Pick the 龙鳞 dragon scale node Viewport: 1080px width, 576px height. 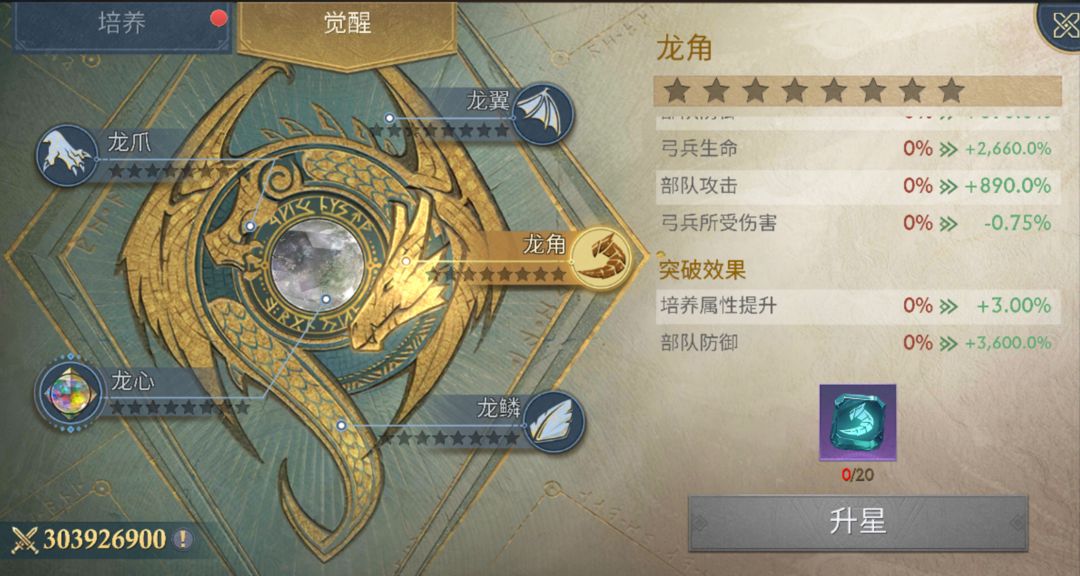pyautogui.click(x=553, y=420)
